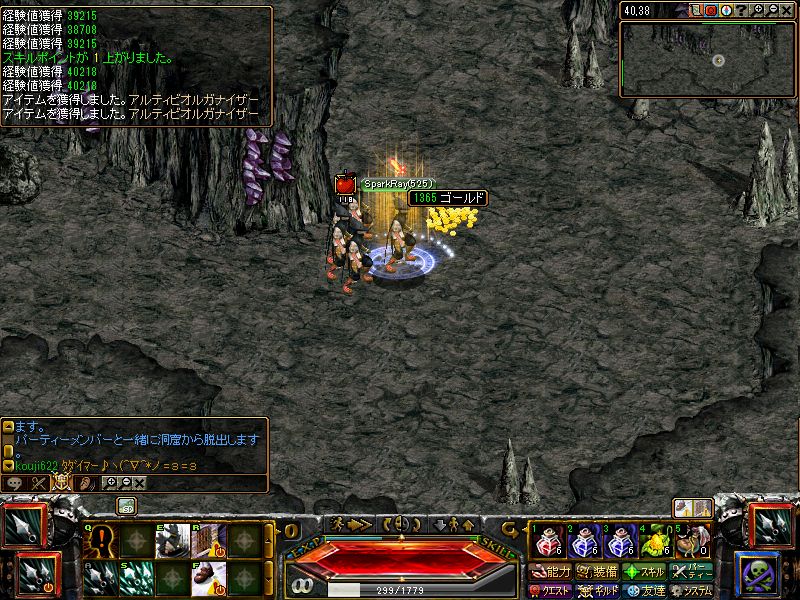
Task: Open the パーティー (Party) menu
Action: [x=691, y=572]
